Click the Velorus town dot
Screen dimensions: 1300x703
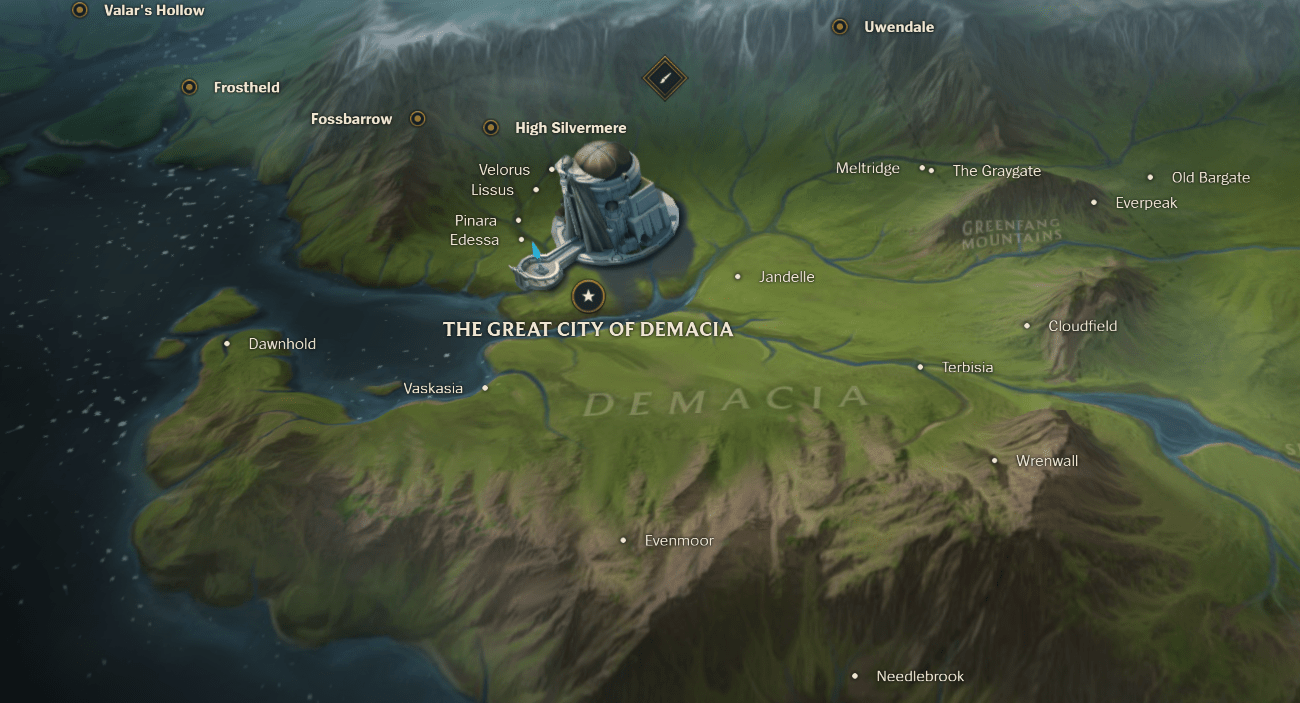[x=552, y=170]
